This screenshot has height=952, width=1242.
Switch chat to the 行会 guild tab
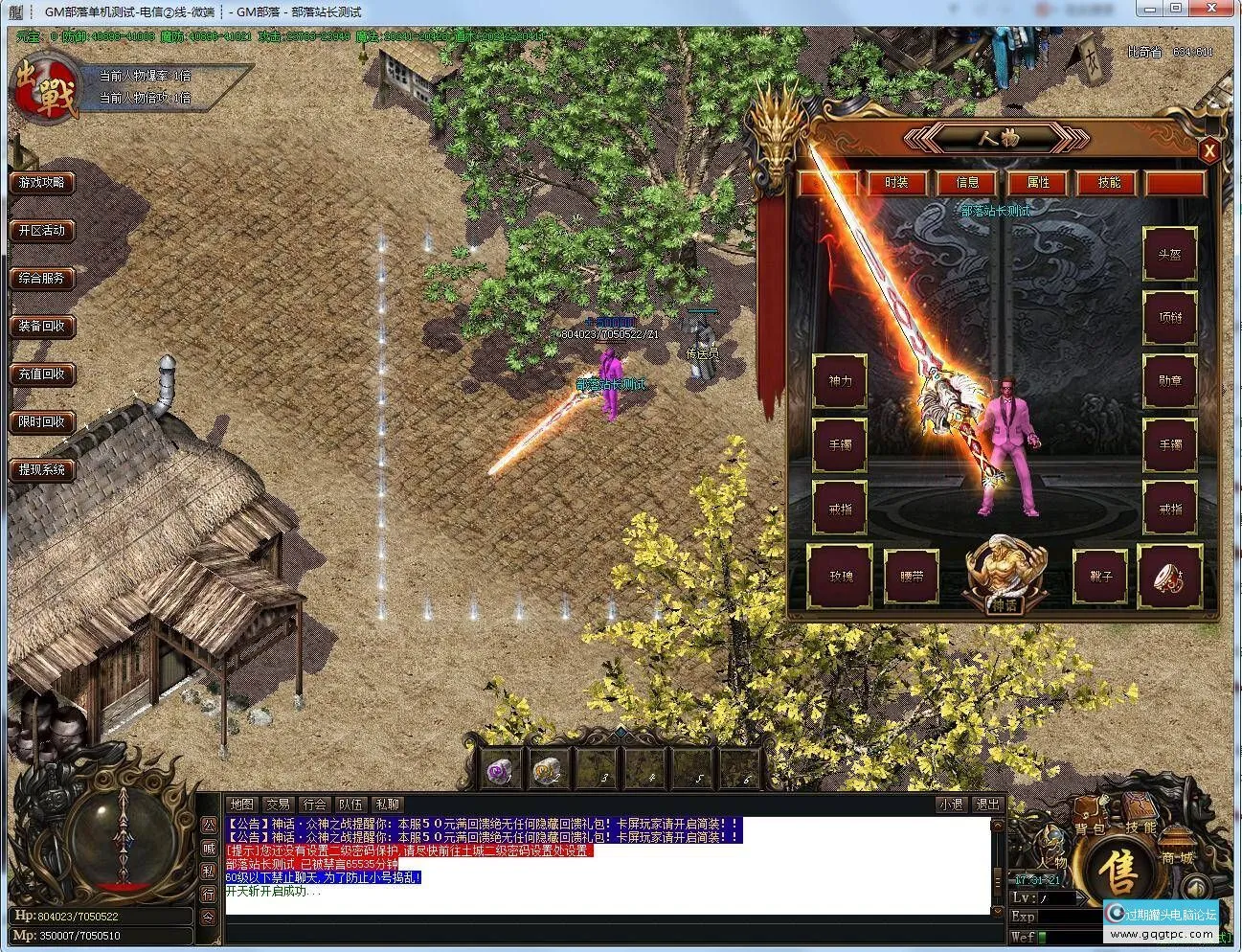click(x=314, y=805)
